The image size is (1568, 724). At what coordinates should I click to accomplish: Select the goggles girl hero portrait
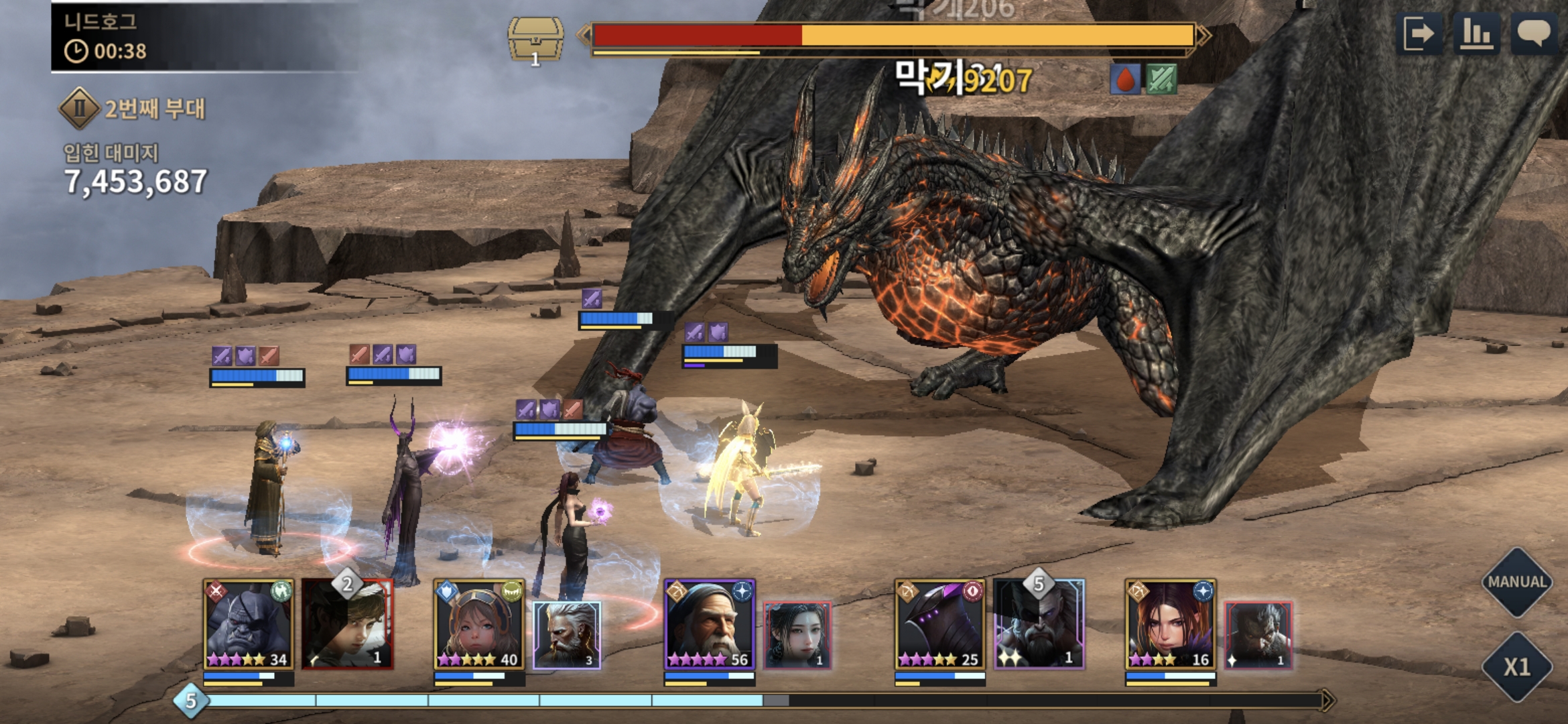point(478,625)
